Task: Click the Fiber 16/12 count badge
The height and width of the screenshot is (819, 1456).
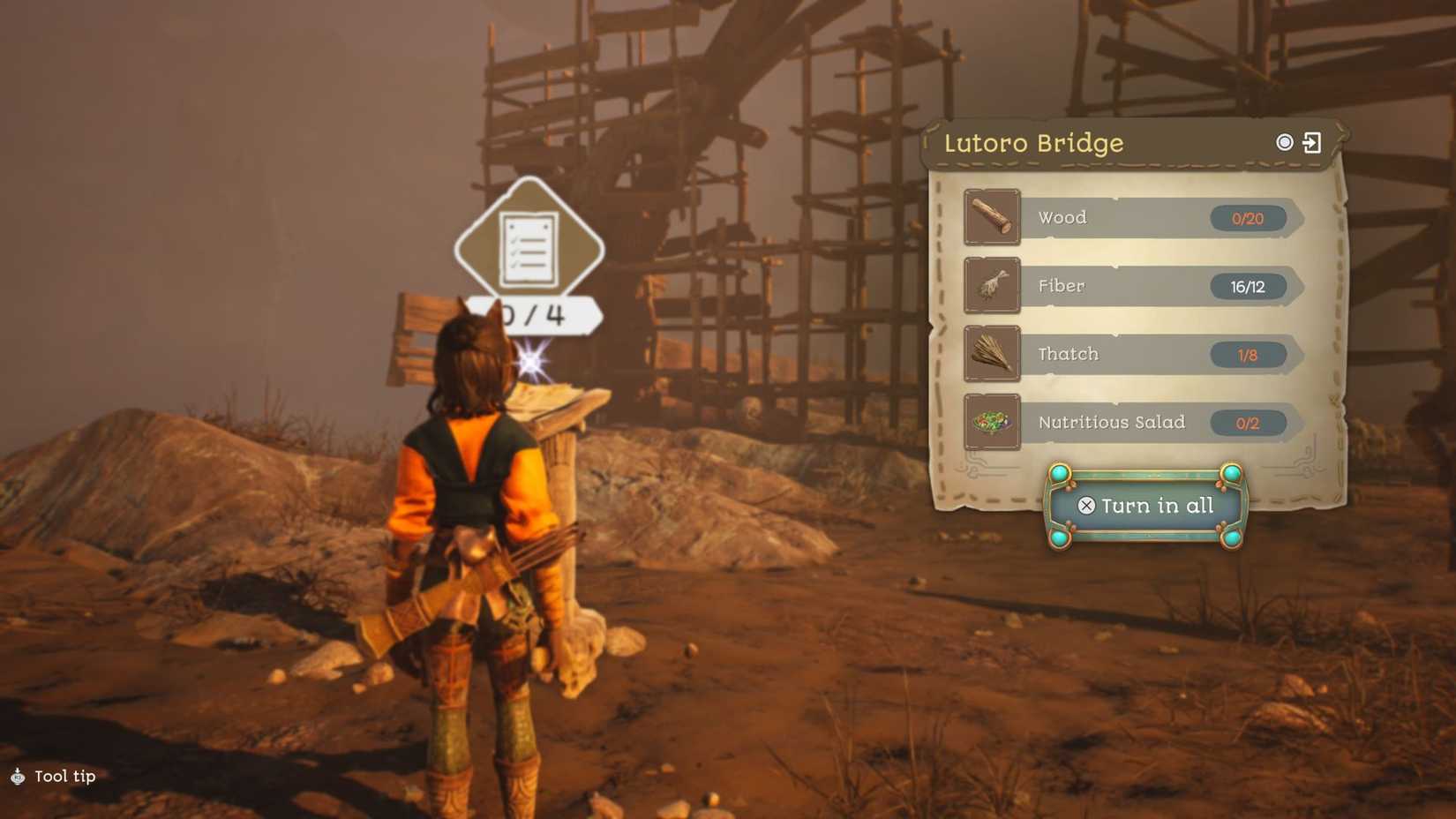Action: click(1247, 286)
